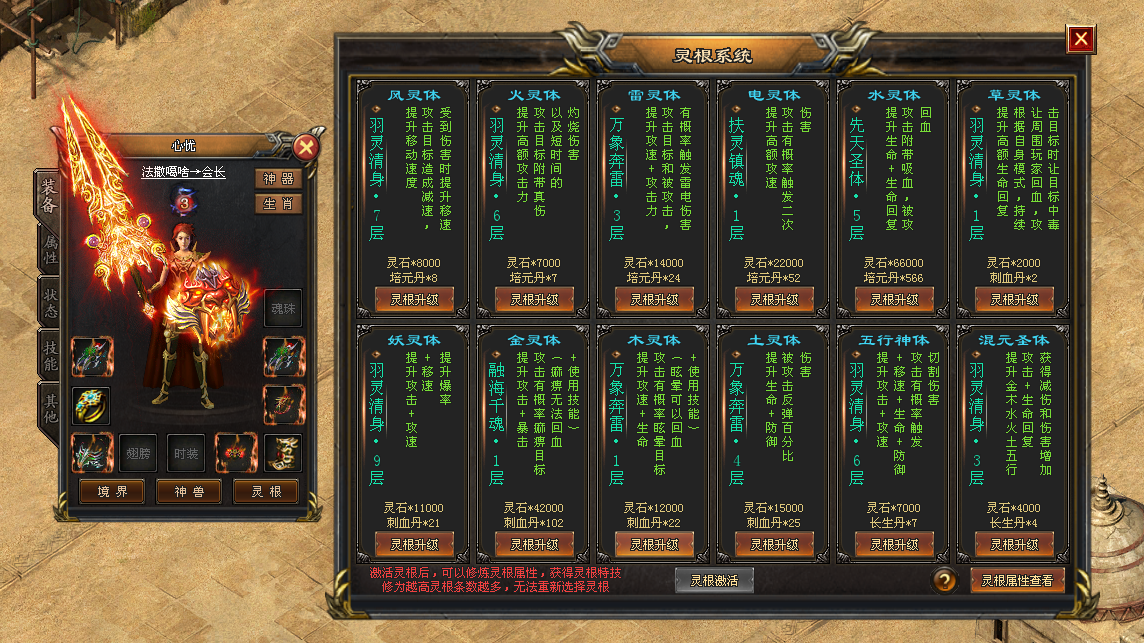This screenshot has width=1144, height=643.
Task: Close the character equipment panel
Action: (x=306, y=148)
